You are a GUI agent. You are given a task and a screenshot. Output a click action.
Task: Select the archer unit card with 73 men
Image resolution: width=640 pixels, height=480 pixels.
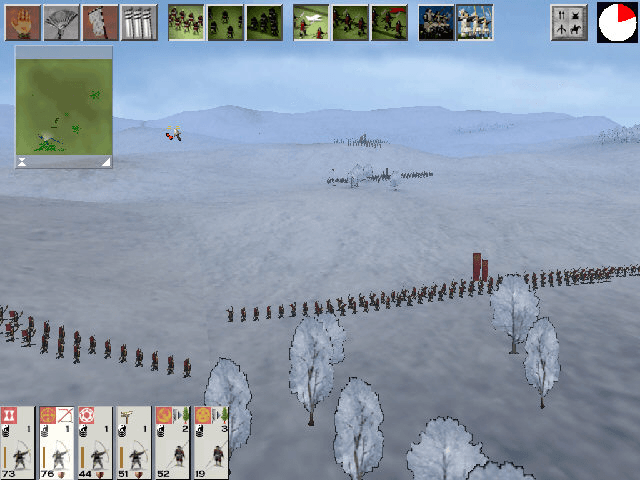(x=17, y=442)
